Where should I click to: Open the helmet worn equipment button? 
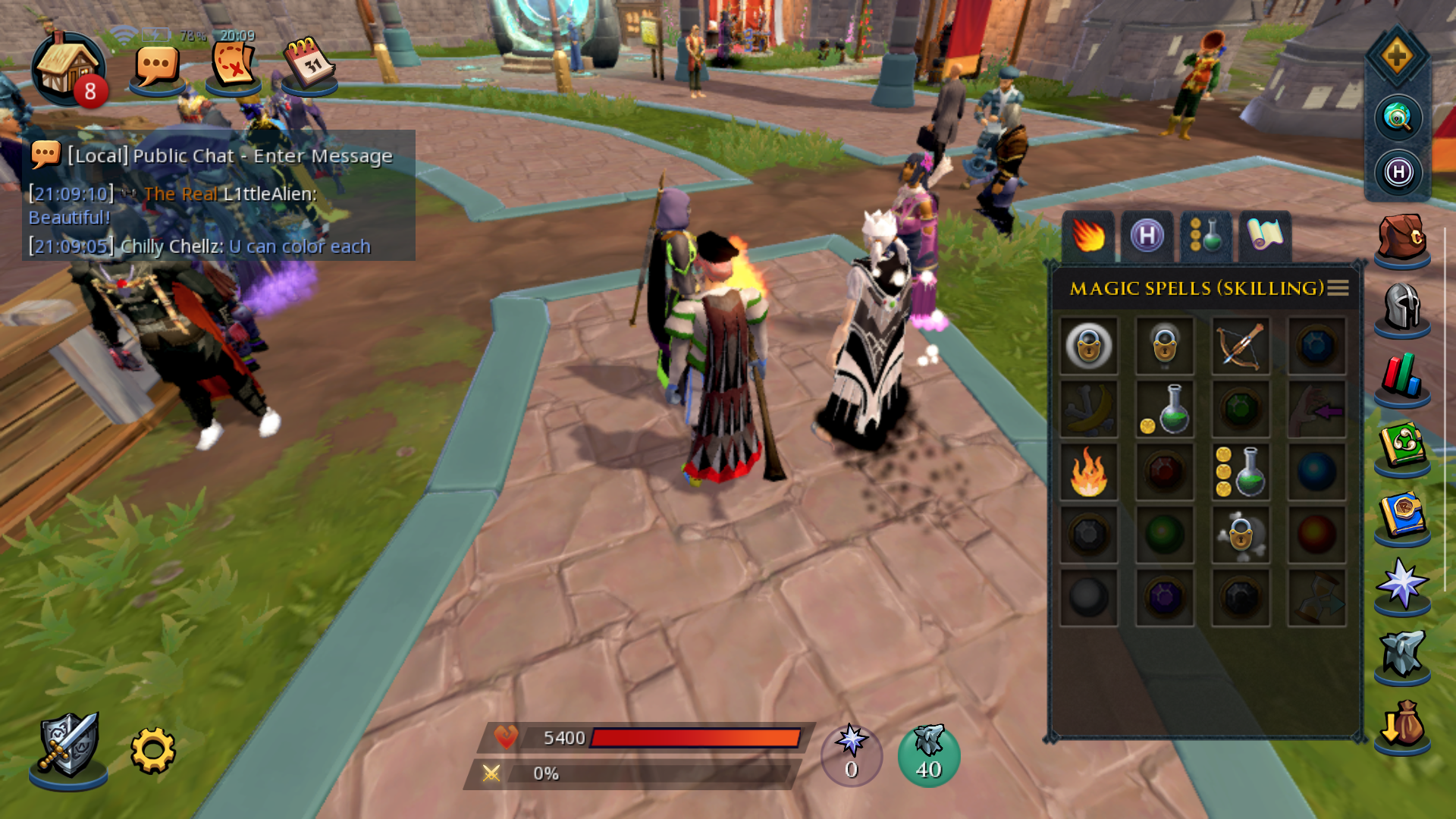tap(1401, 306)
